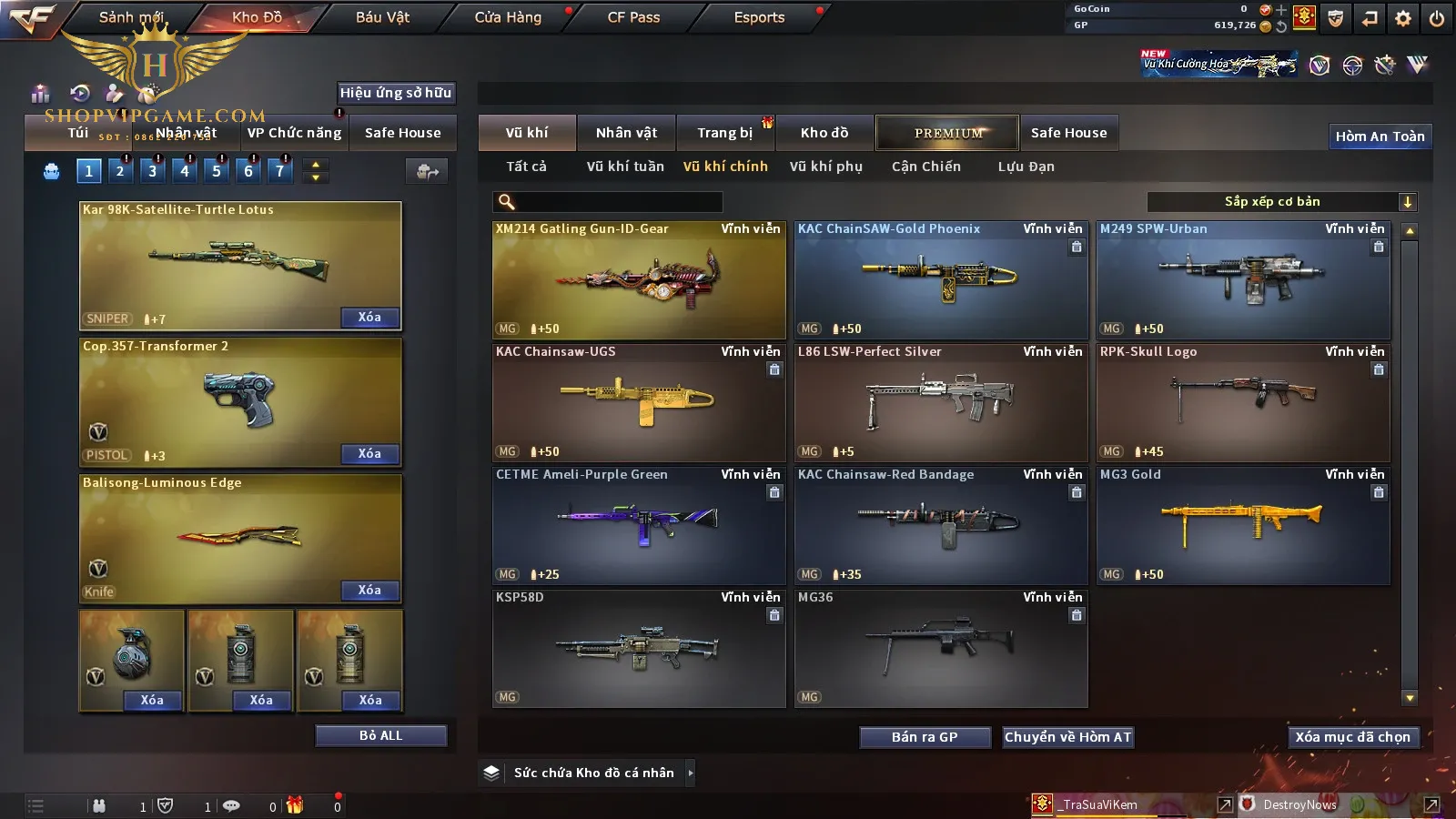
Task: Remove the Kar 98K sniper with Xóa
Action: point(369,318)
